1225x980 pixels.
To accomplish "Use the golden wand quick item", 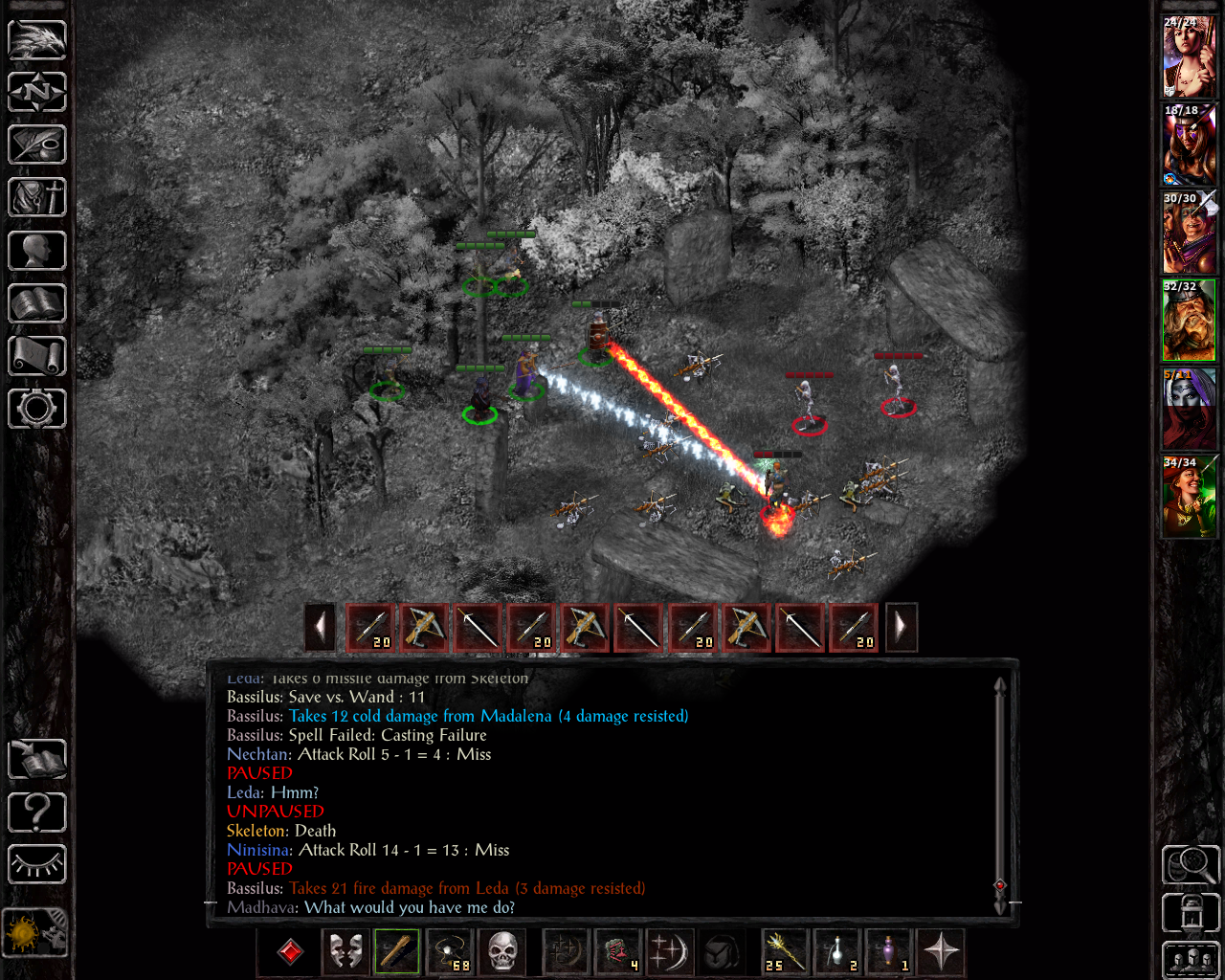I will pos(785,952).
